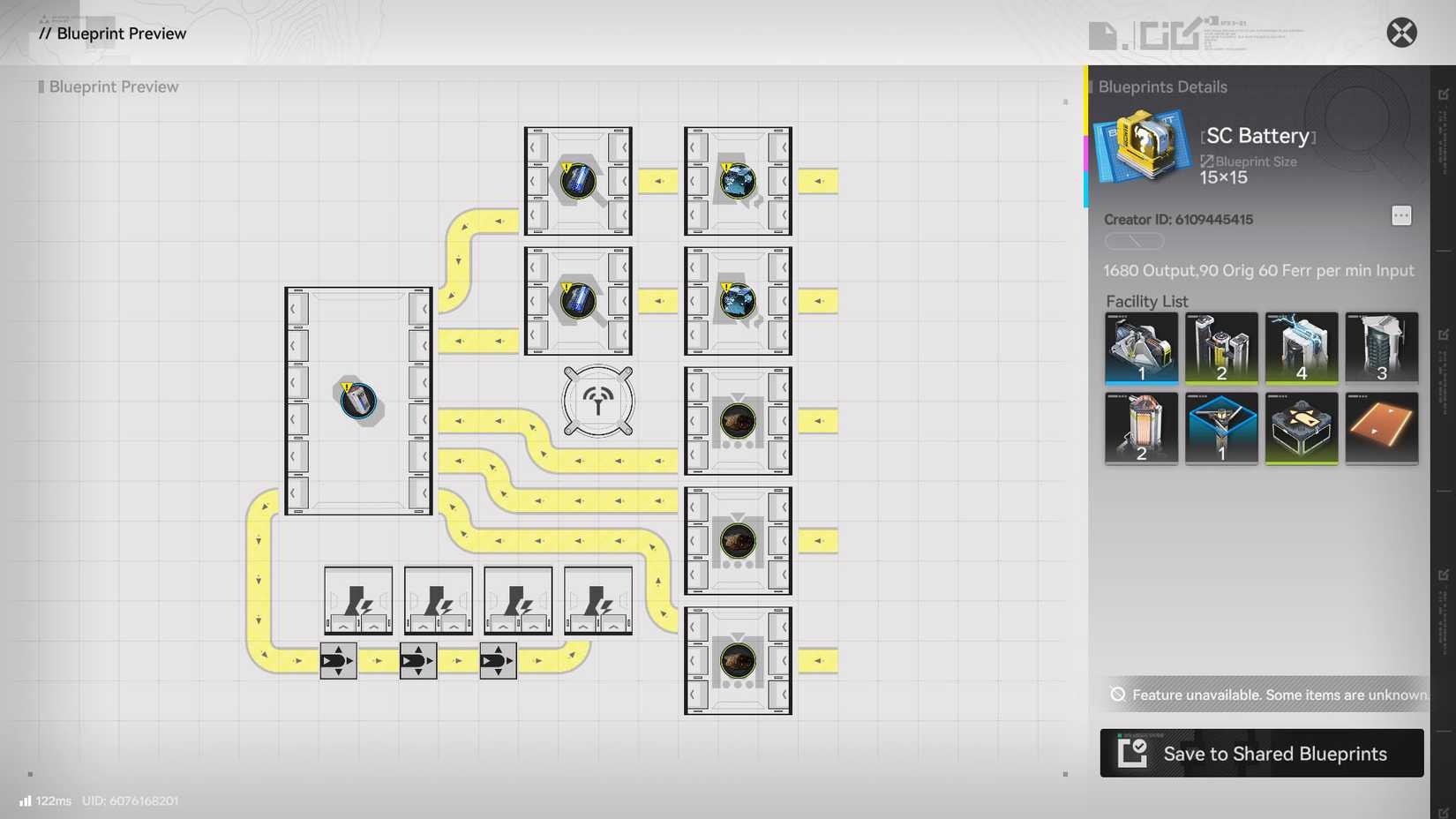
Task: Click the 122ms network latency indicator
Action: pyautogui.click(x=44, y=800)
